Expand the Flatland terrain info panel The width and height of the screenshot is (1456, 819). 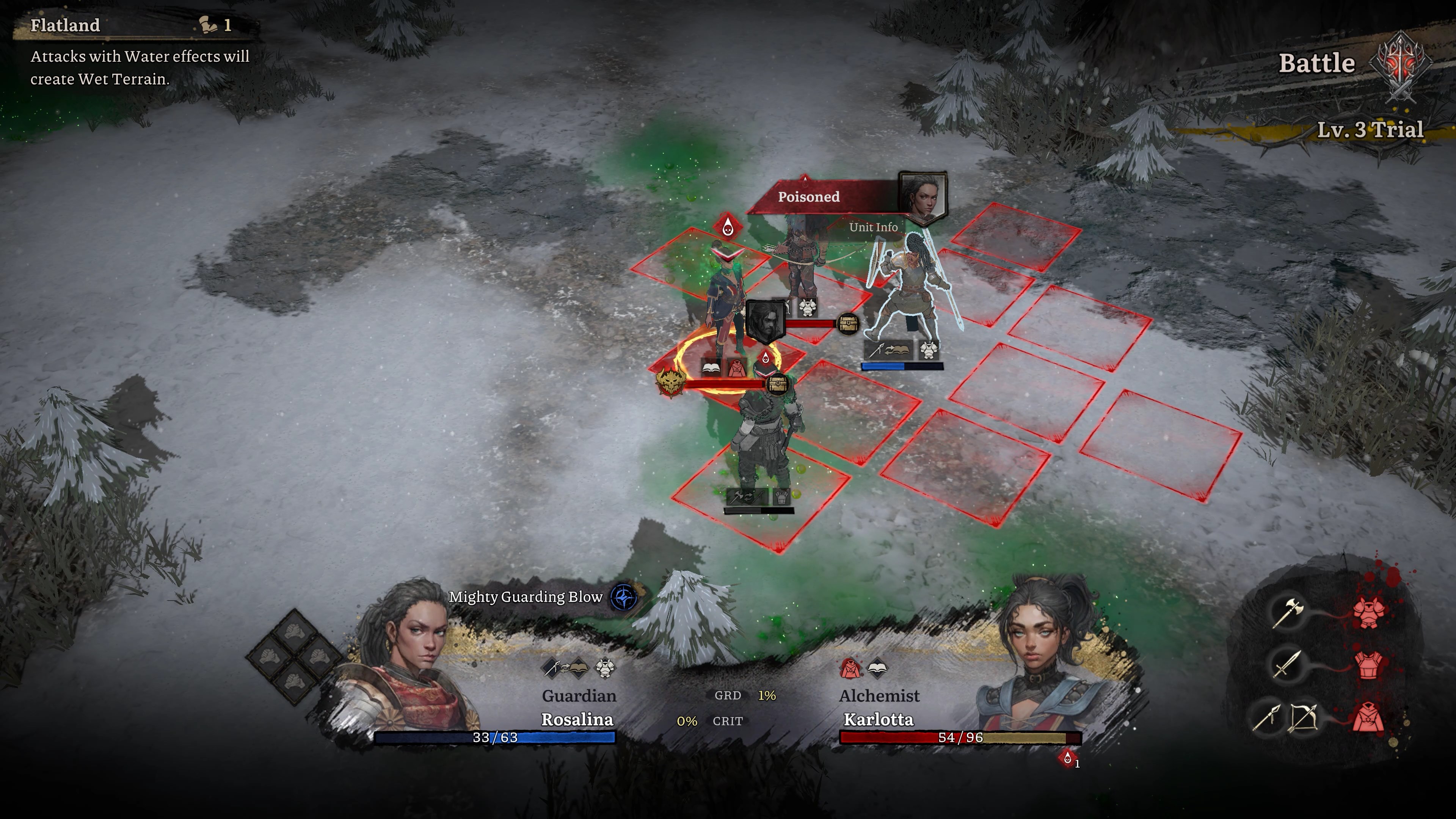(65, 25)
